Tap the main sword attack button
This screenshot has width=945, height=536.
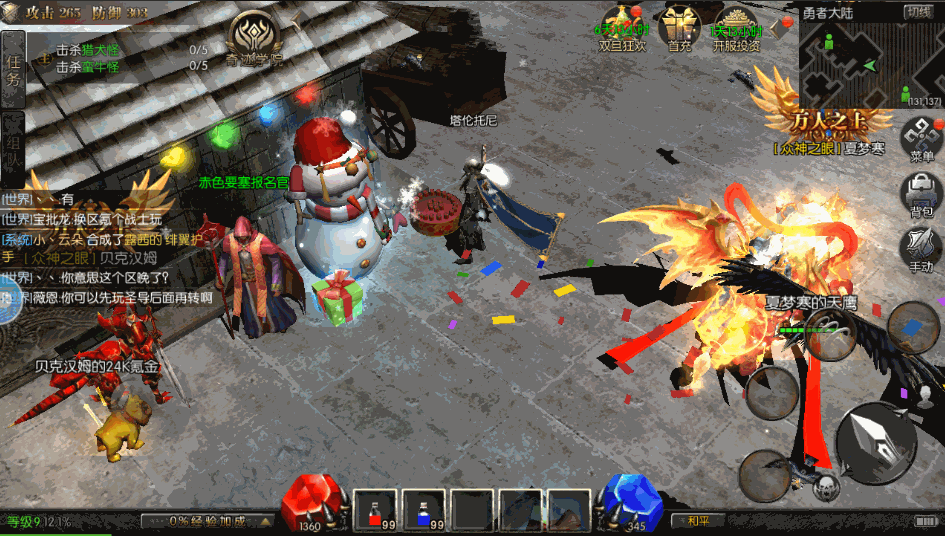tap(875, 442)
